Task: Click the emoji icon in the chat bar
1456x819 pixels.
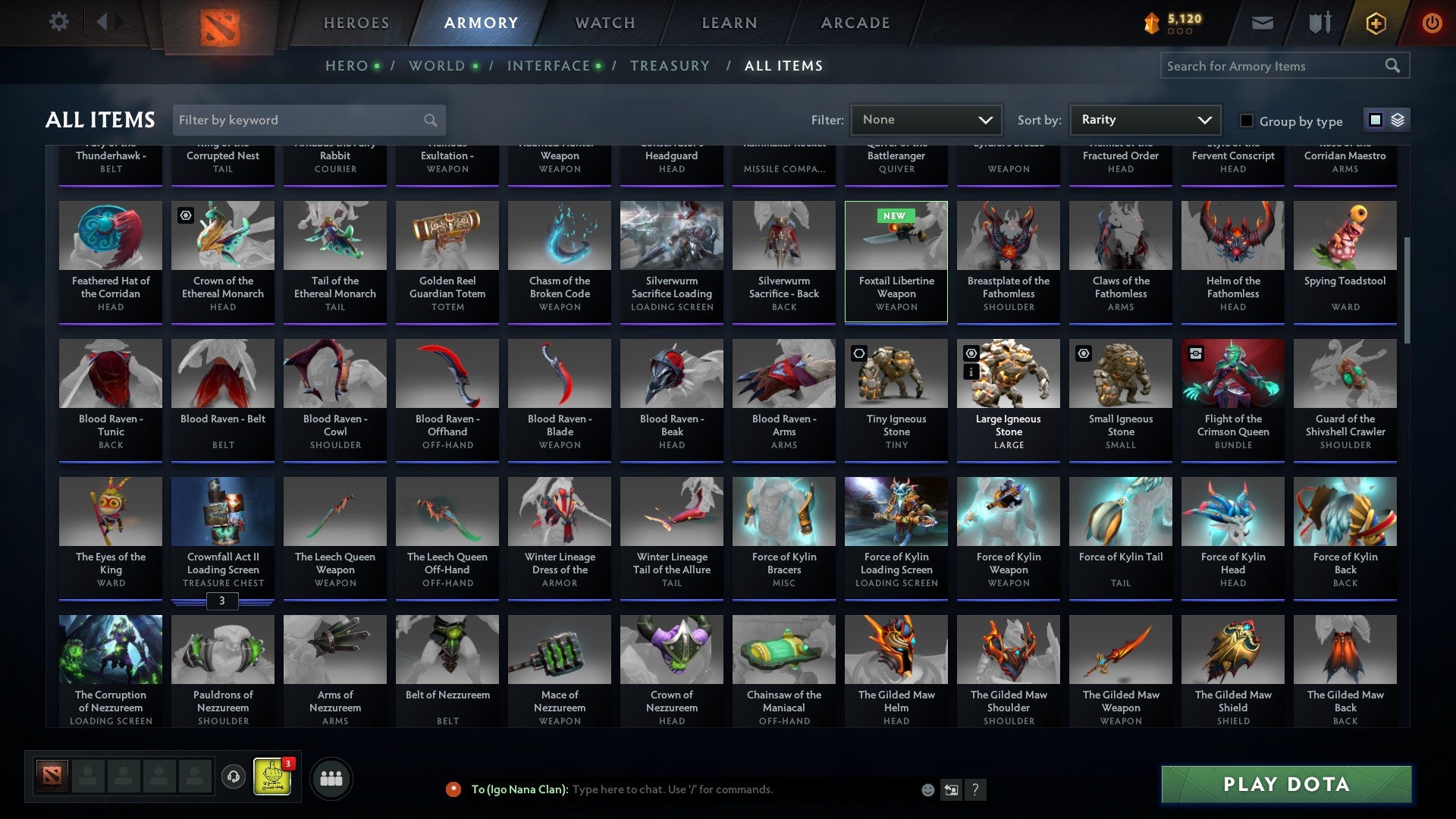Action: tap(927, 789)
